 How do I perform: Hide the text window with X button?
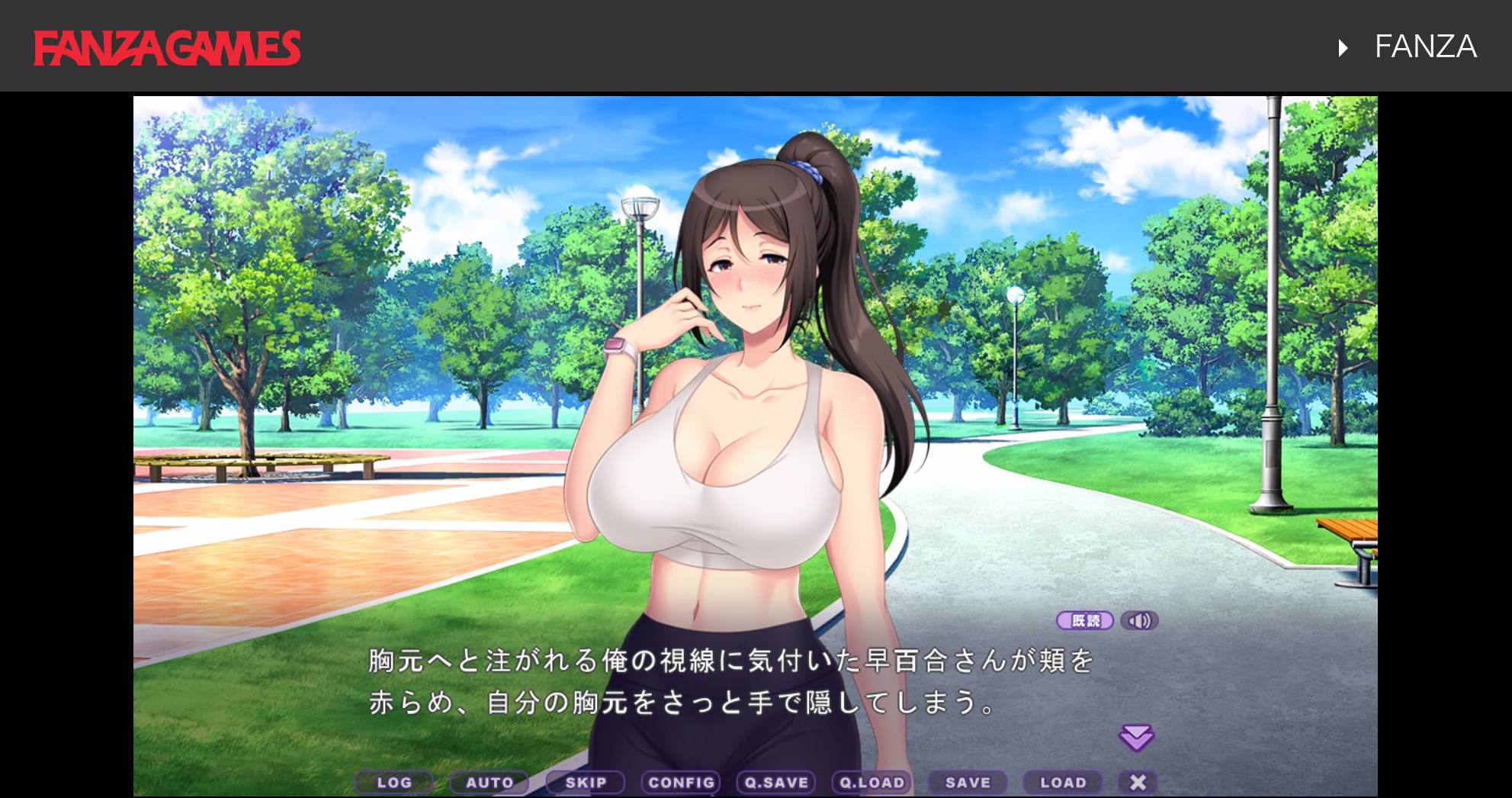coord(1138,782)
